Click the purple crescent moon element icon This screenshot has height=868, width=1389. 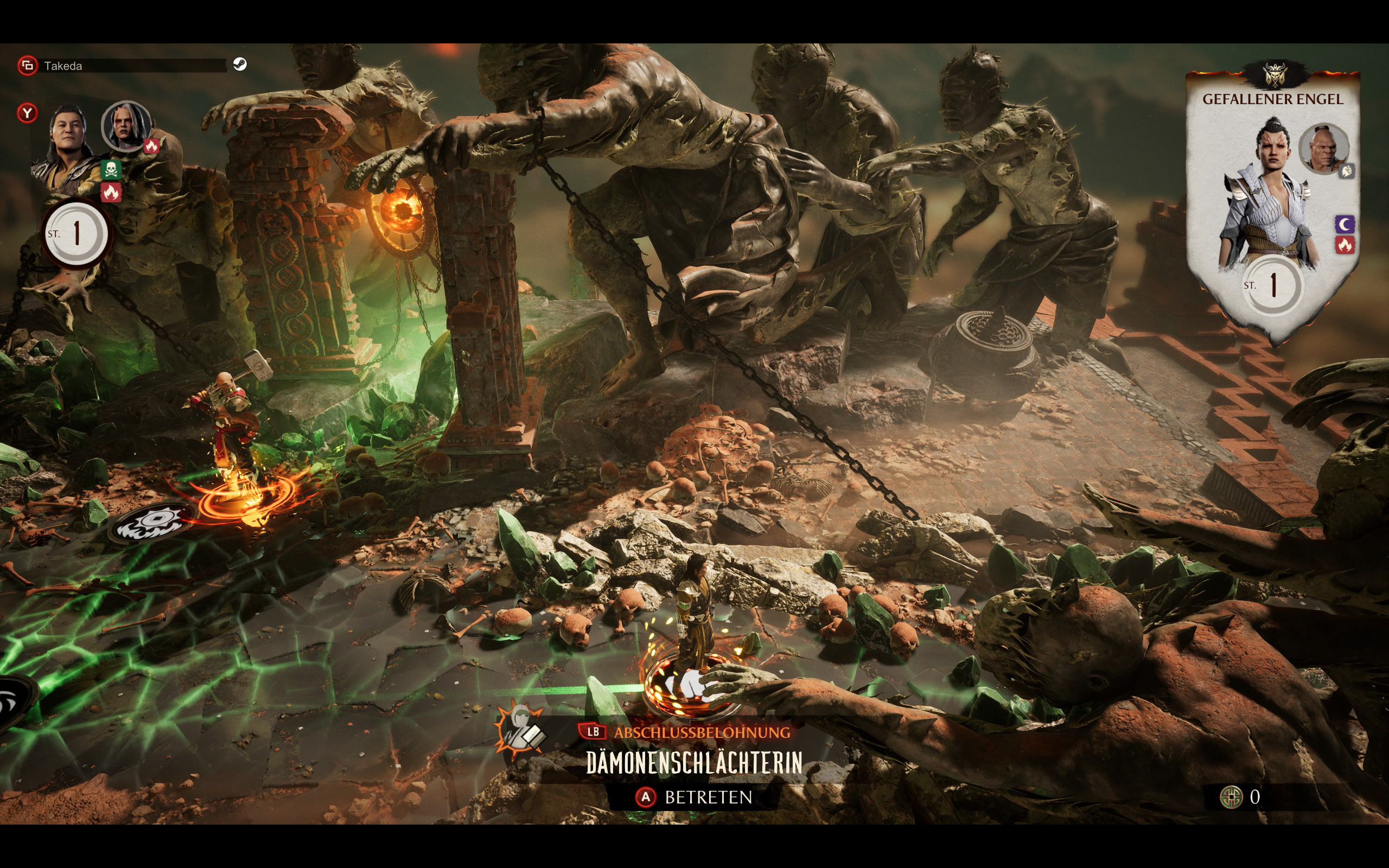point(1345,224)
